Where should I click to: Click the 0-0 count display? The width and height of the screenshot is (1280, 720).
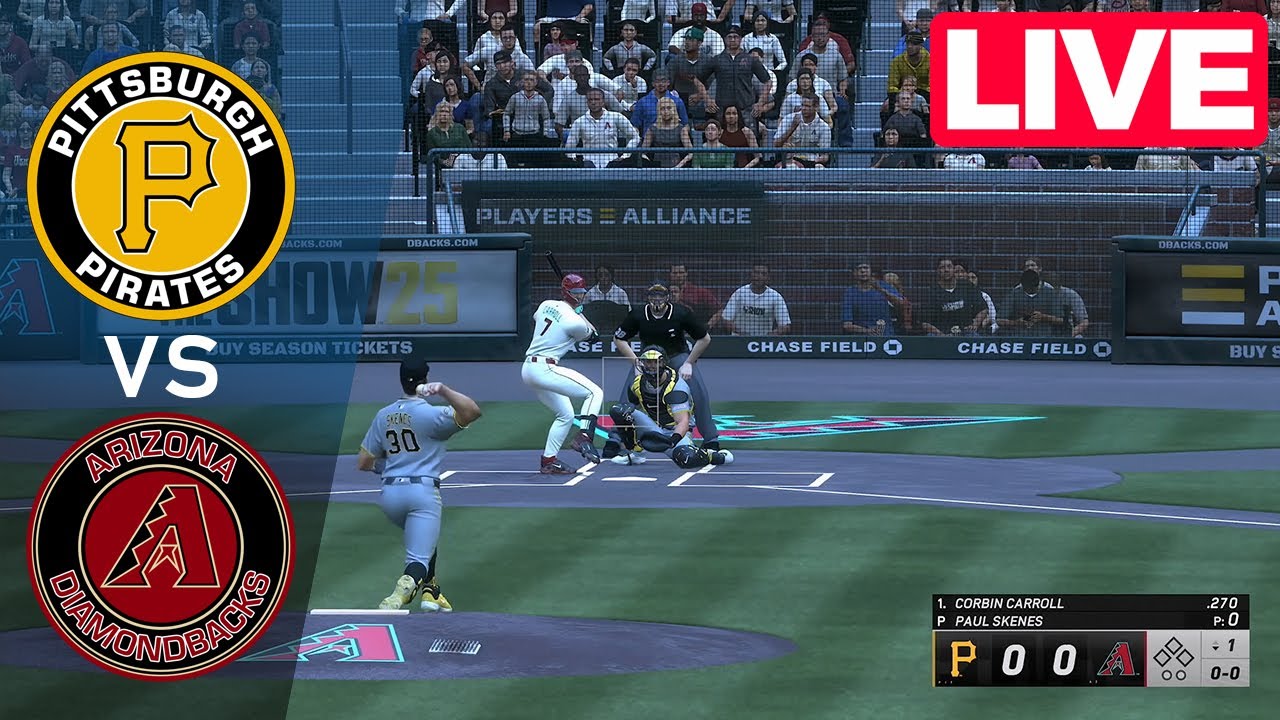(1224, 672)
